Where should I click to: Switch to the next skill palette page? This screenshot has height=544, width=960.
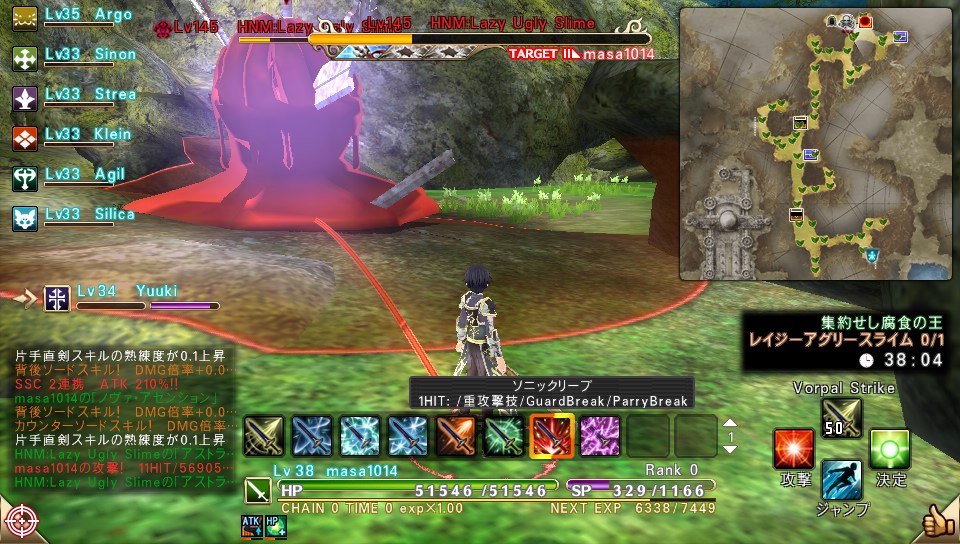click(x=729, y=450)
